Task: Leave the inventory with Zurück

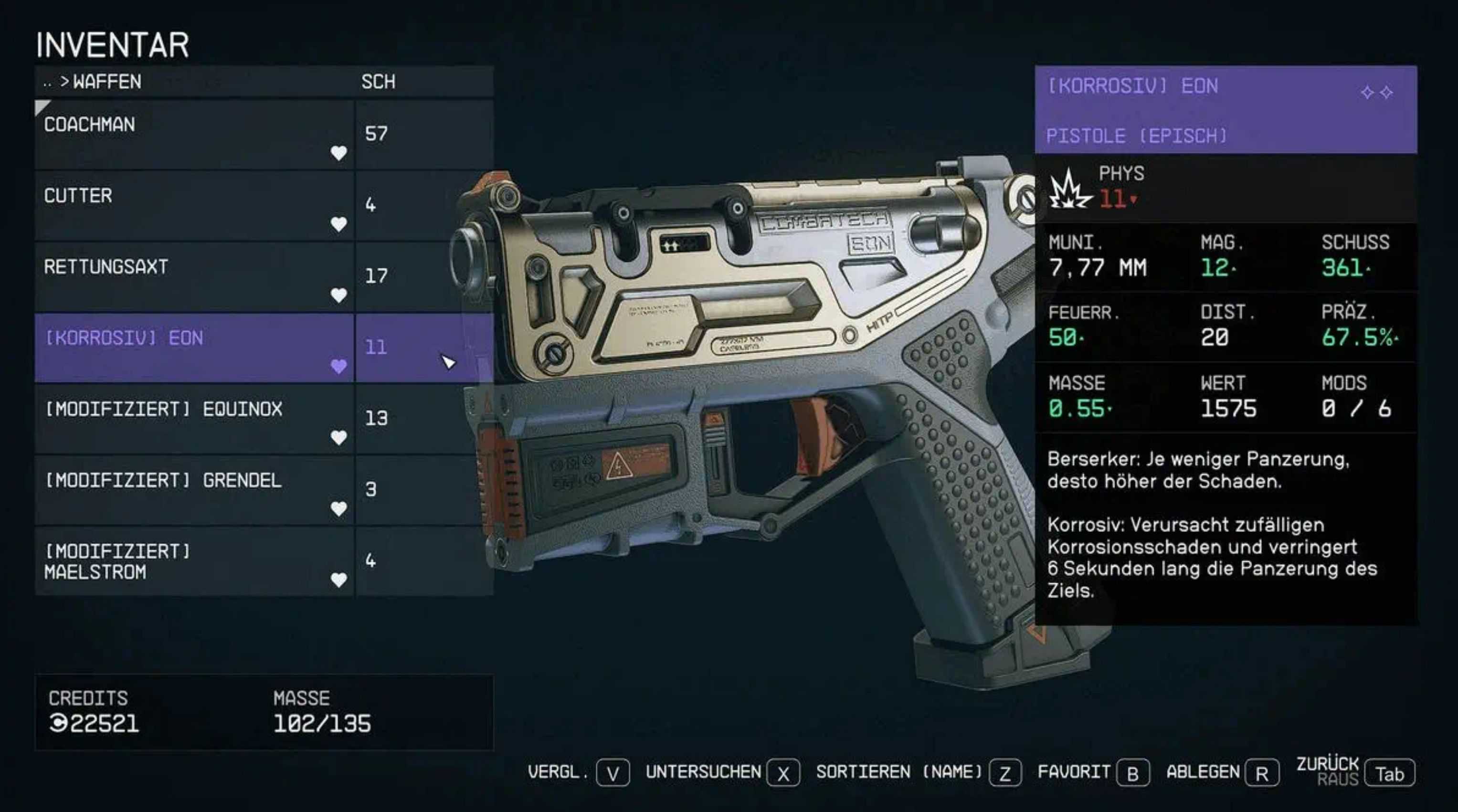Action: (1390, 773)
